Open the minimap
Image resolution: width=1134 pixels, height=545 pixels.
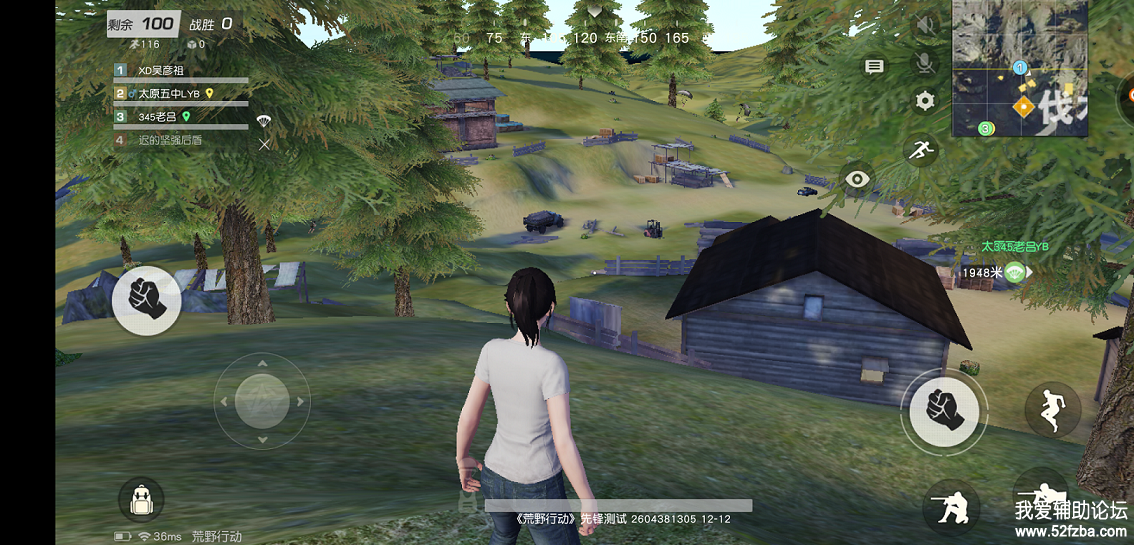(x=1018, y=68)
